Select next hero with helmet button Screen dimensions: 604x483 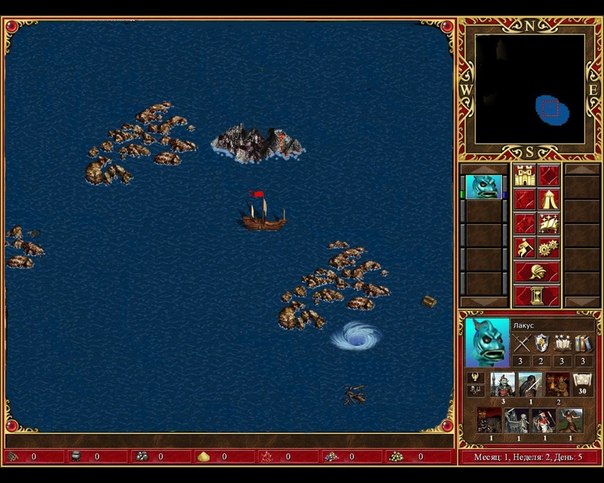536,271
